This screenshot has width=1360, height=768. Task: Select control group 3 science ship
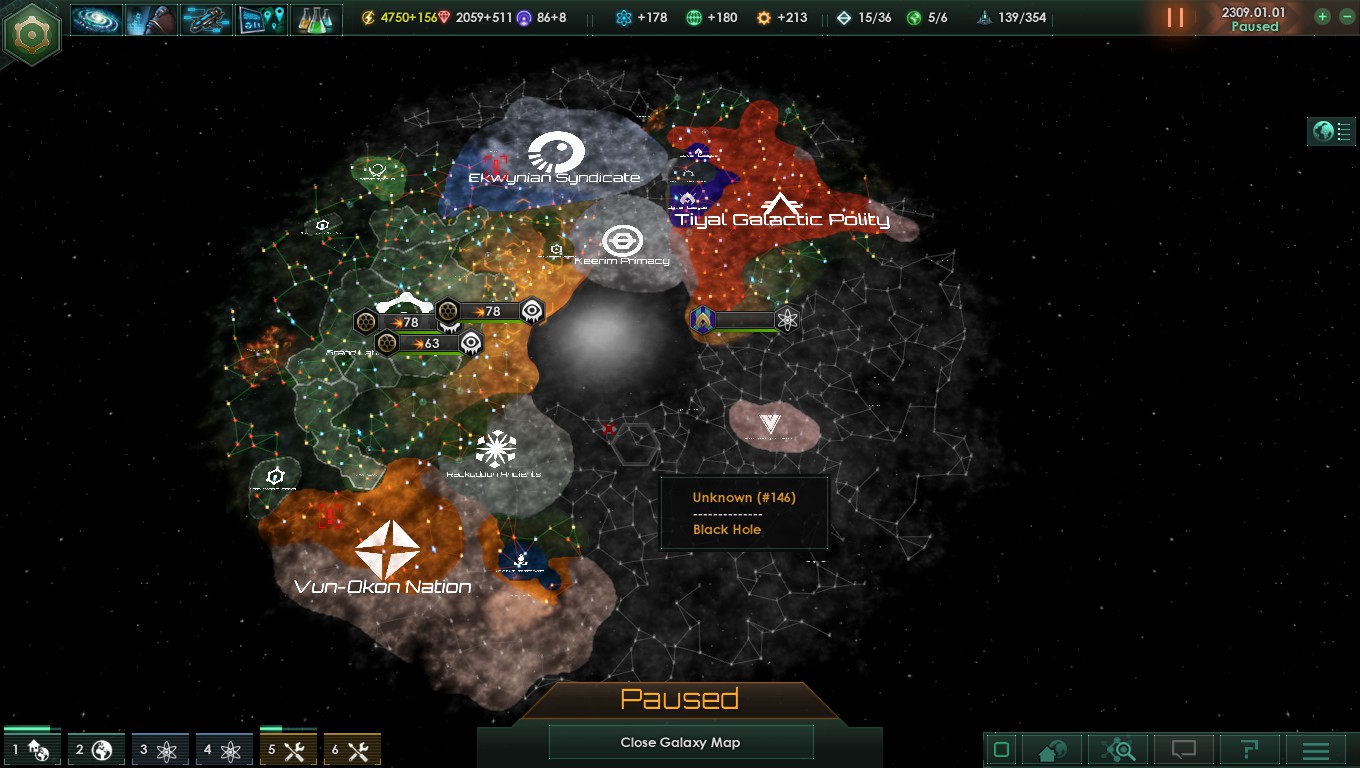[160, 749]
